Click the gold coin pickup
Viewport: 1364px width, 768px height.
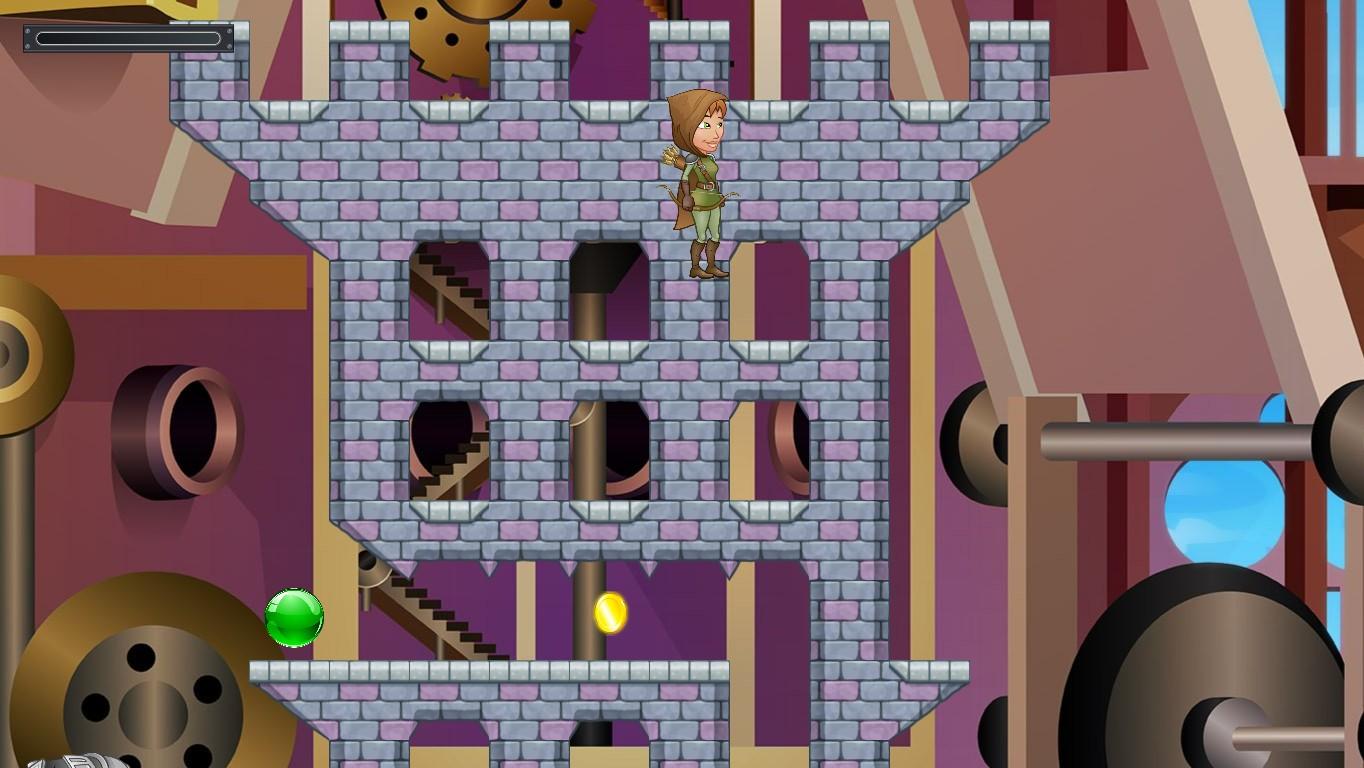[x=609, y=613]
